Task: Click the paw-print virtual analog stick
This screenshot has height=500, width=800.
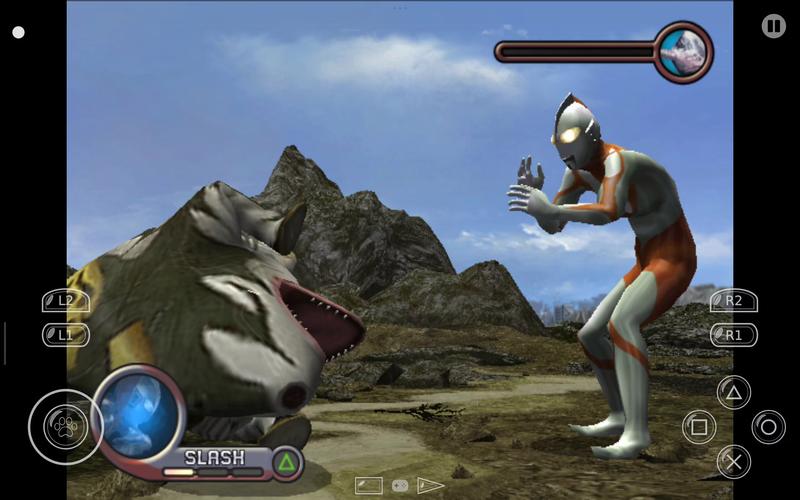Action: [65, 427]
